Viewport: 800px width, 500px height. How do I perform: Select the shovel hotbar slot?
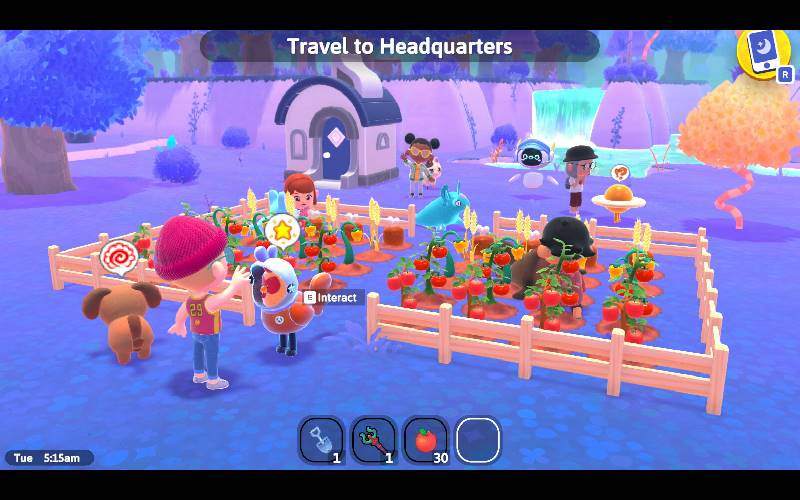click(x=322, y=440)
